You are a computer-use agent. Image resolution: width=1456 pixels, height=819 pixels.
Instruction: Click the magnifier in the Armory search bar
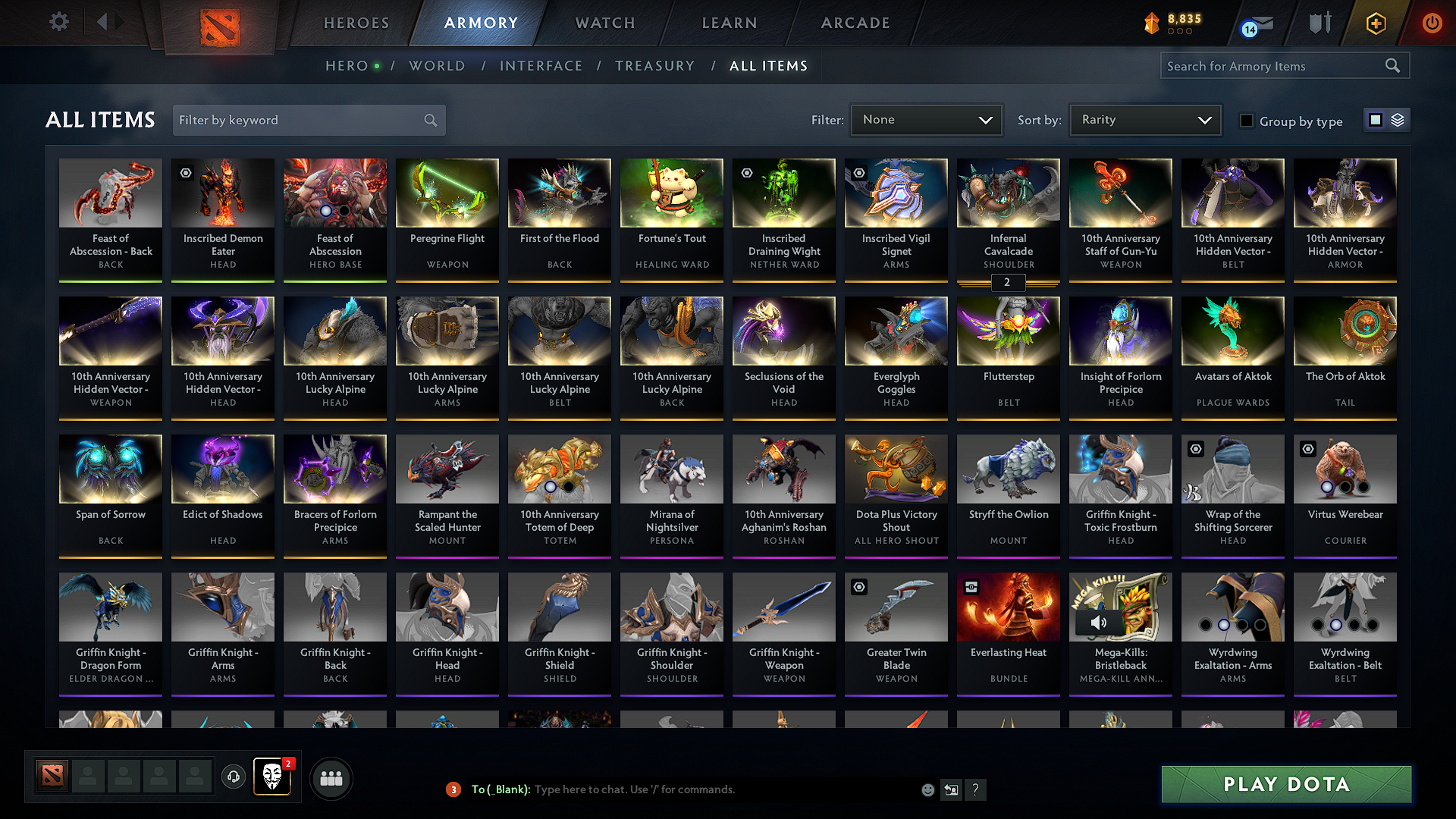(x=1393, y=65)
